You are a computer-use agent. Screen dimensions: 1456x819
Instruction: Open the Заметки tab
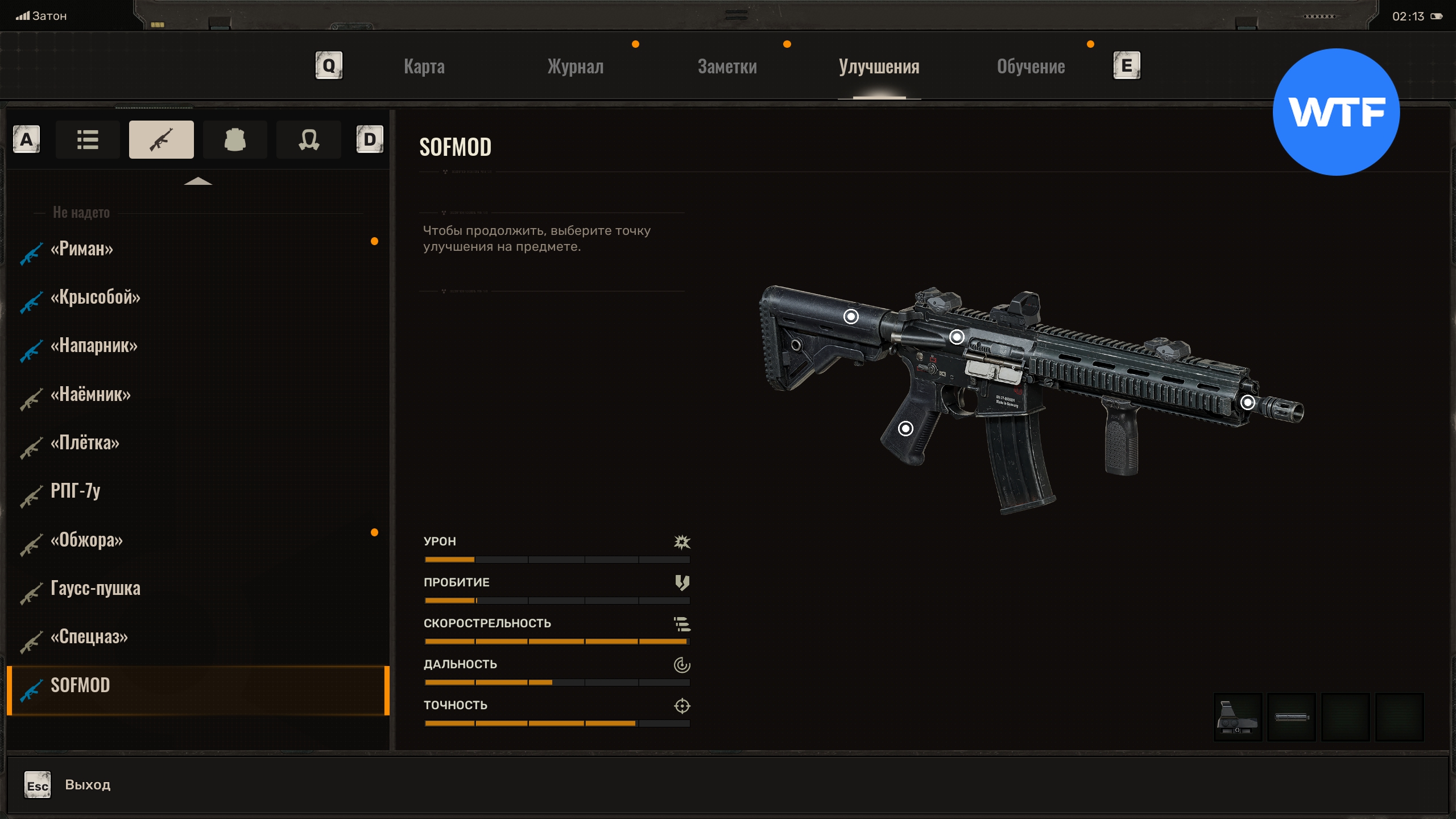coord(727,67)
